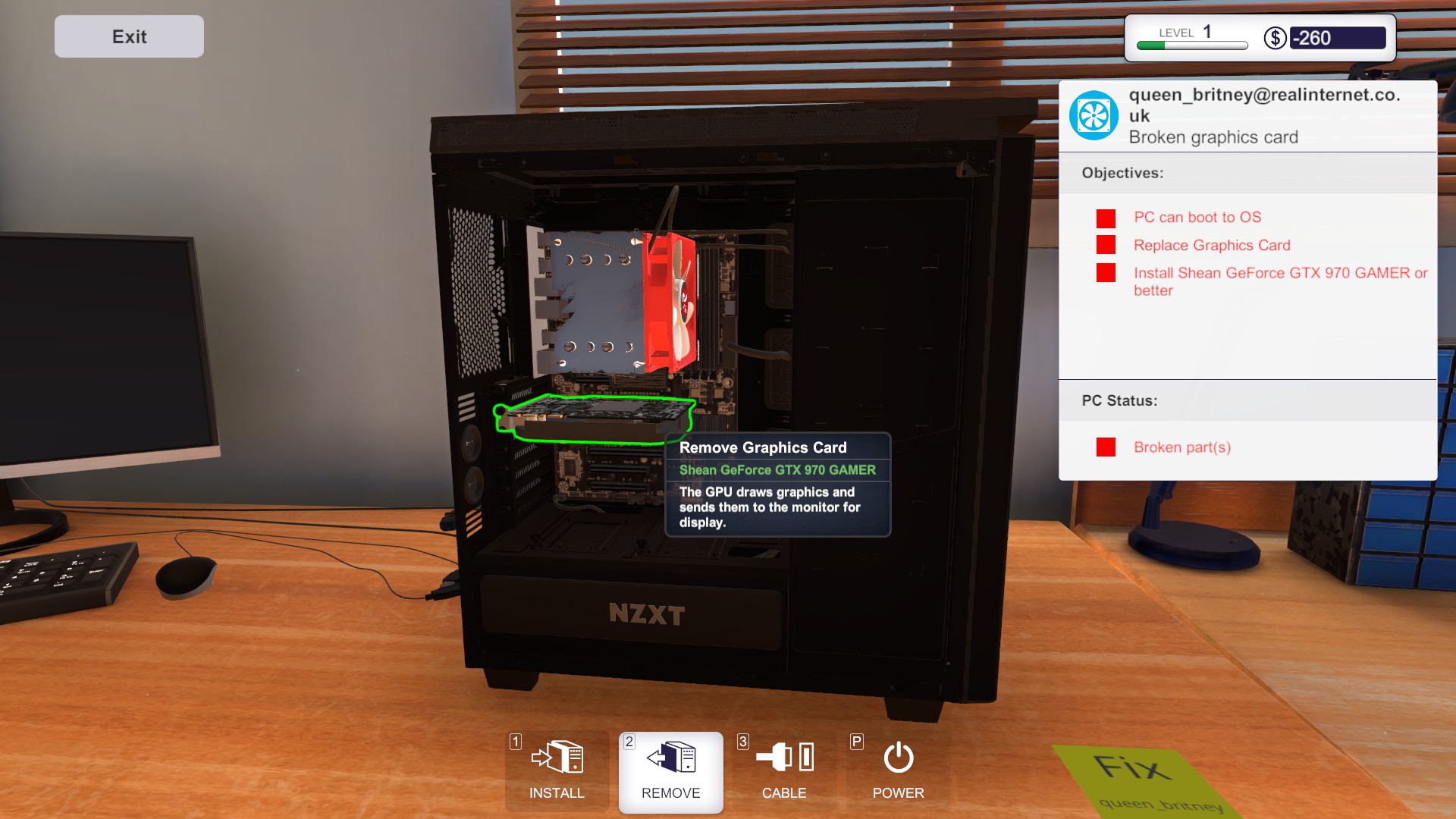Click the Objectives section header
This screenshot has height=819, width=1456.
(1122, 173)
